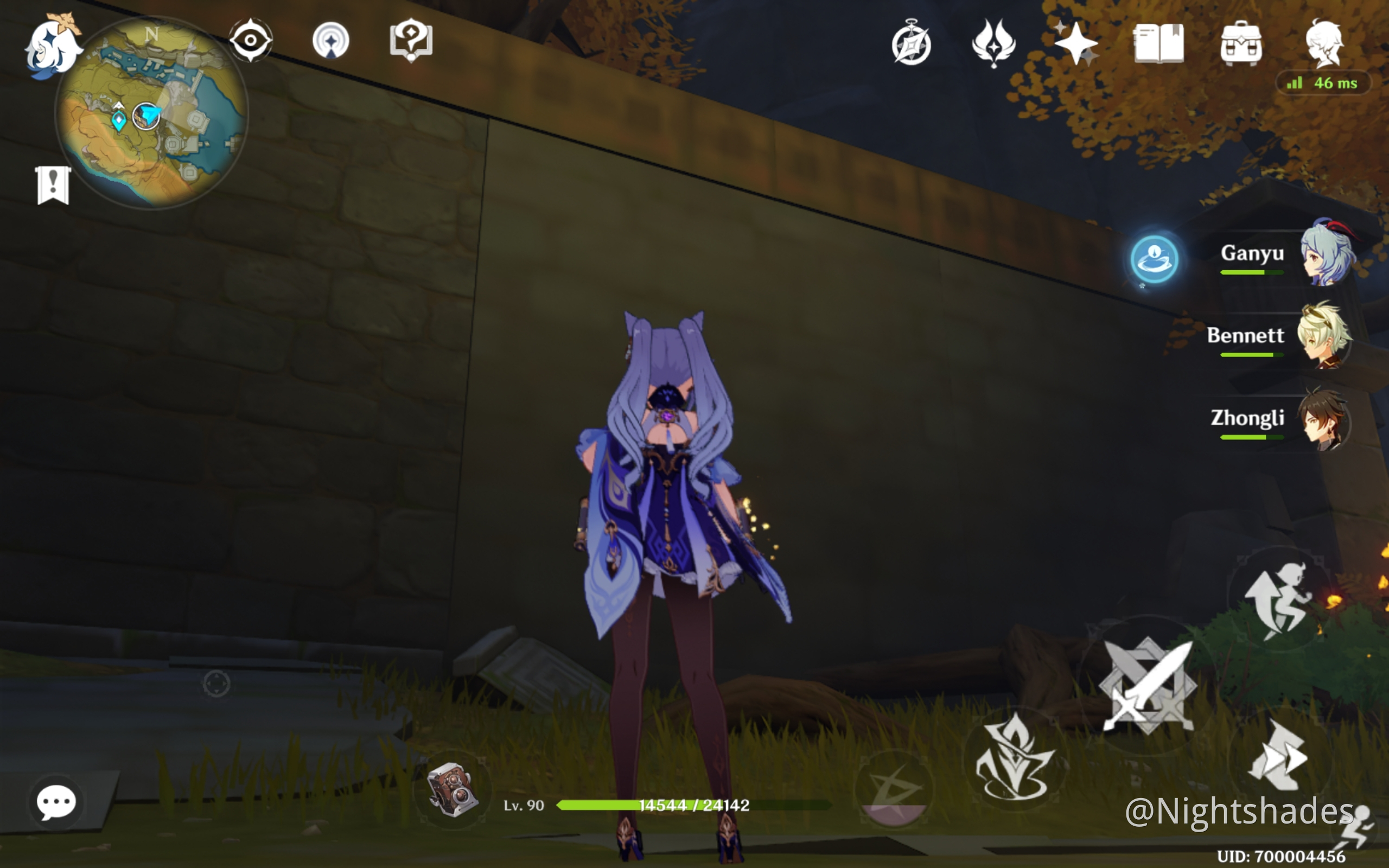Open the Battle Pass

[995, 43]
